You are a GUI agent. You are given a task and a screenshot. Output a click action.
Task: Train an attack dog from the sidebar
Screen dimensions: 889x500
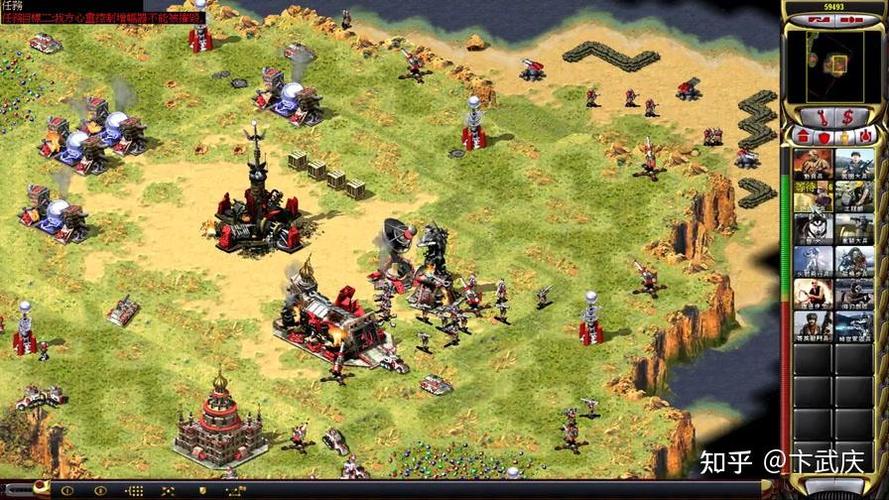[x=813, y=230]
